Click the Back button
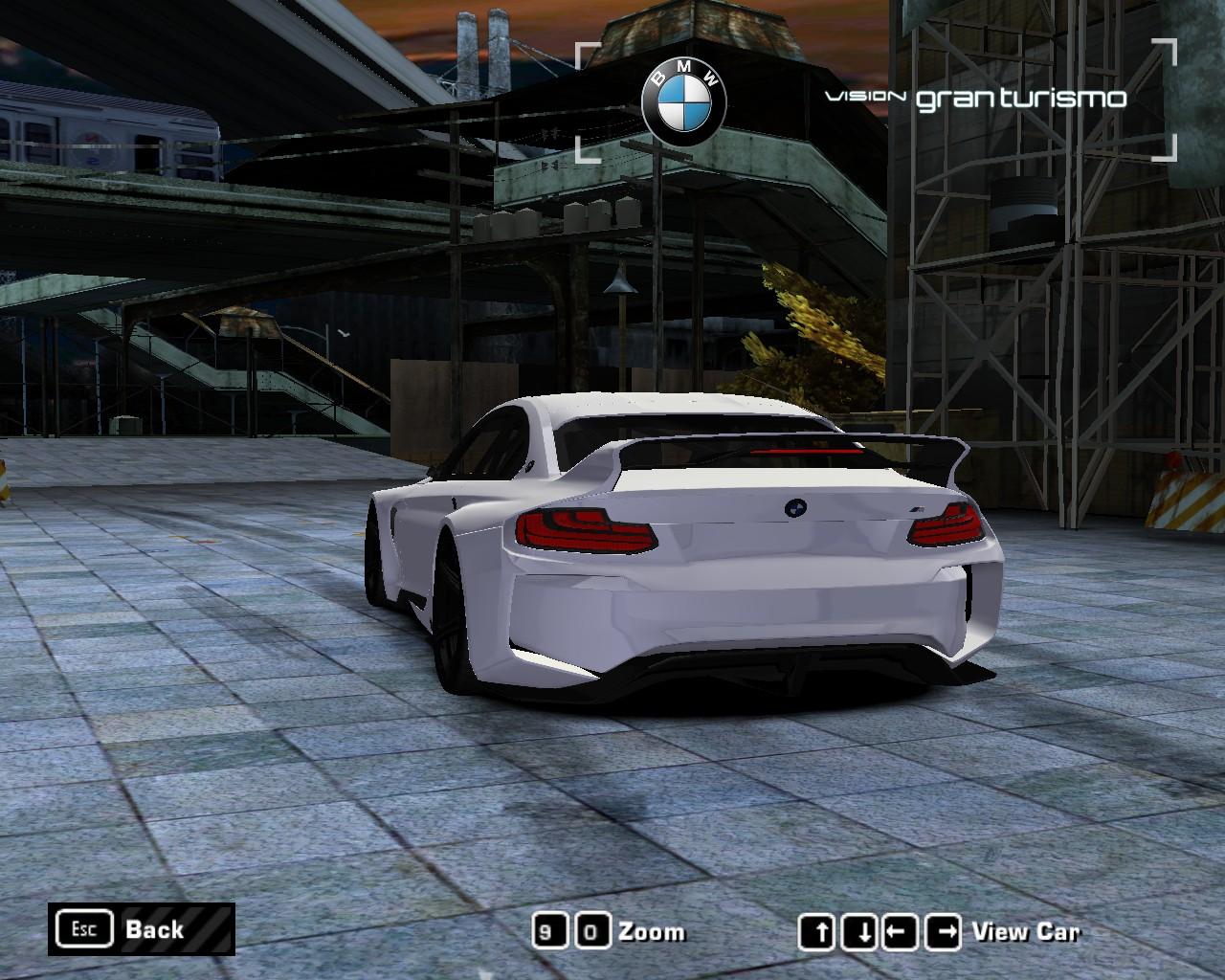This screenshot has width=1225, height=980. [142, 929]
